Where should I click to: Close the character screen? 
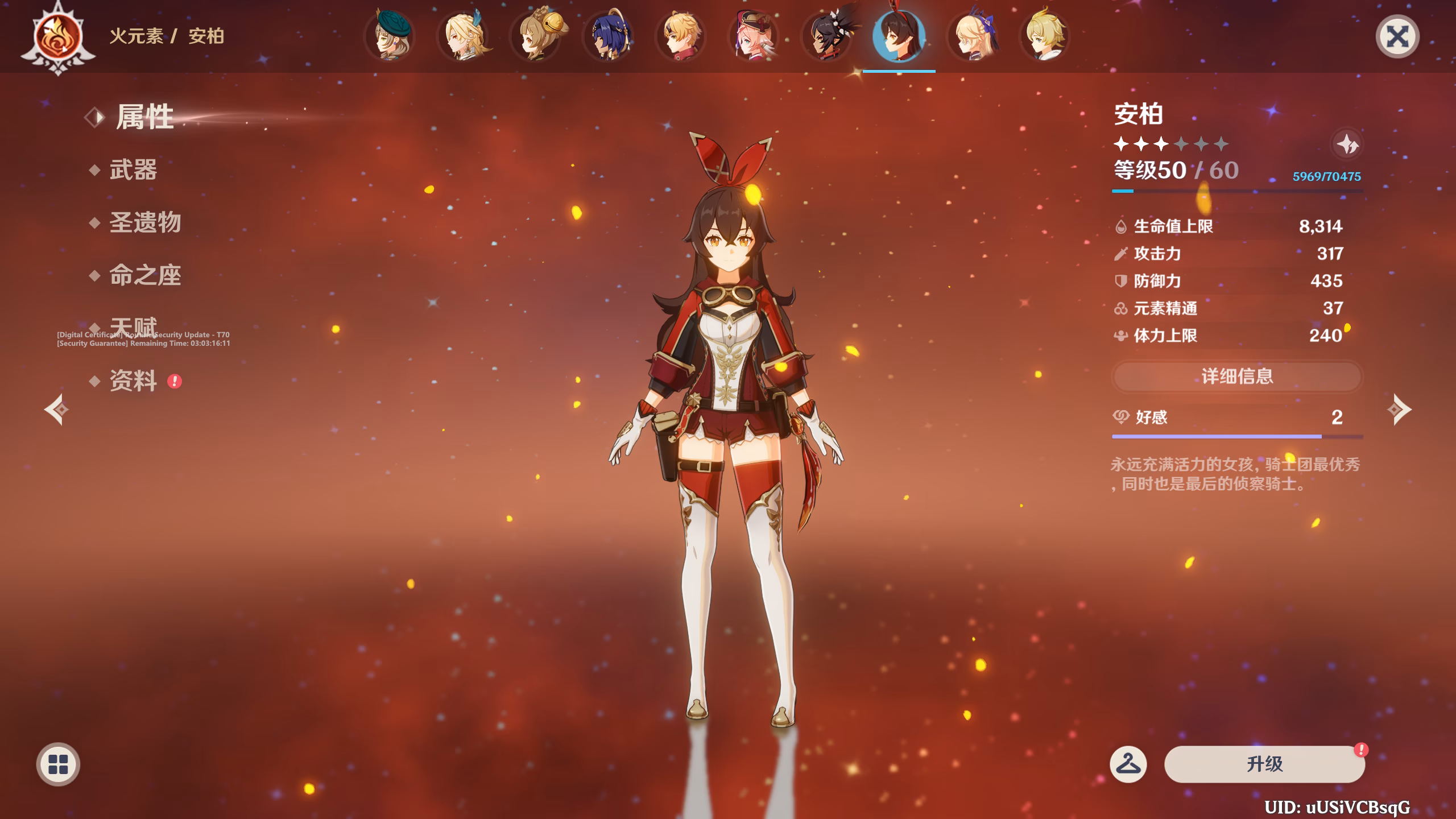(x=1397, y=37)
